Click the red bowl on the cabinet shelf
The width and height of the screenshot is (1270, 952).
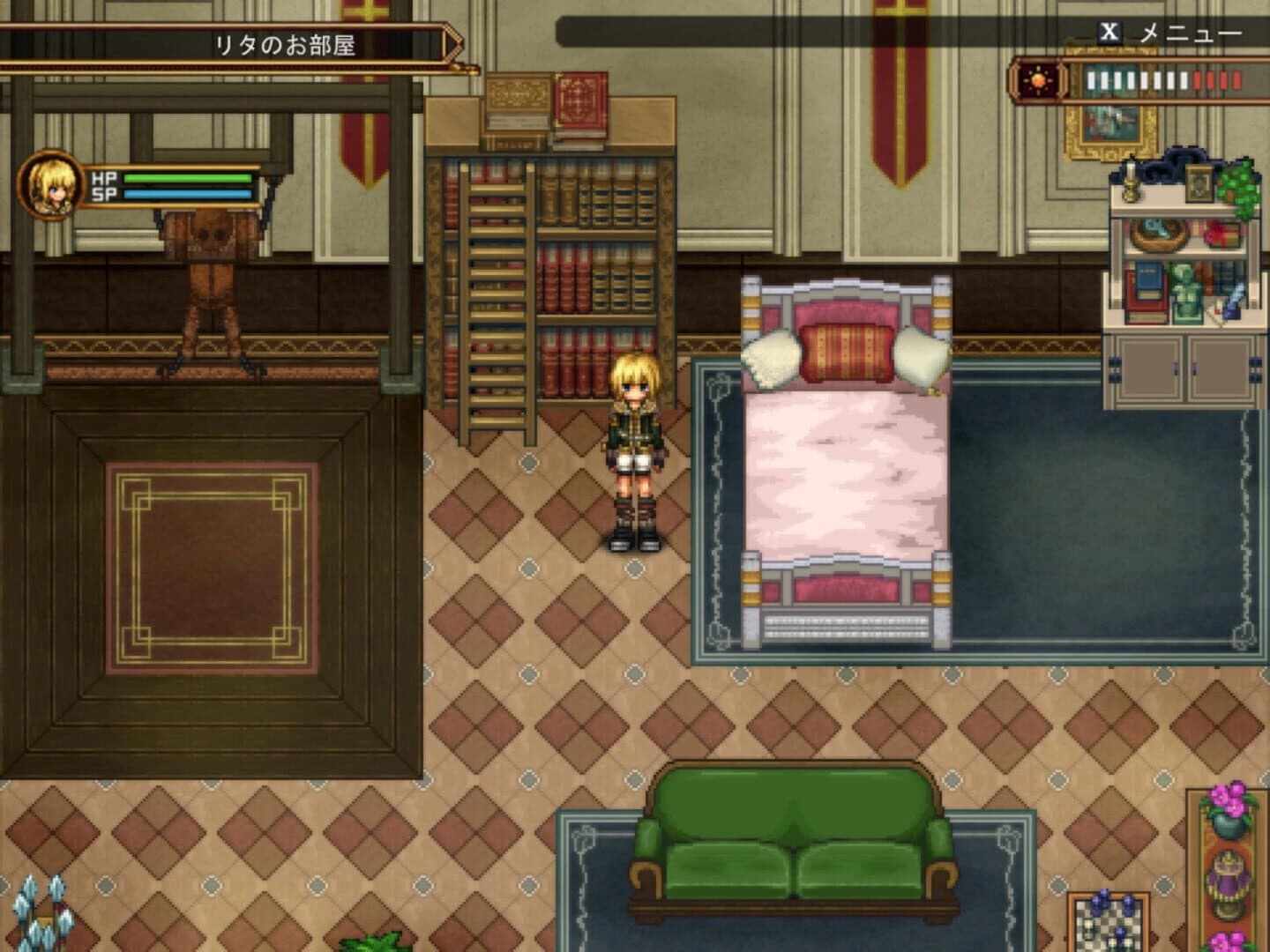point(1221,234)
